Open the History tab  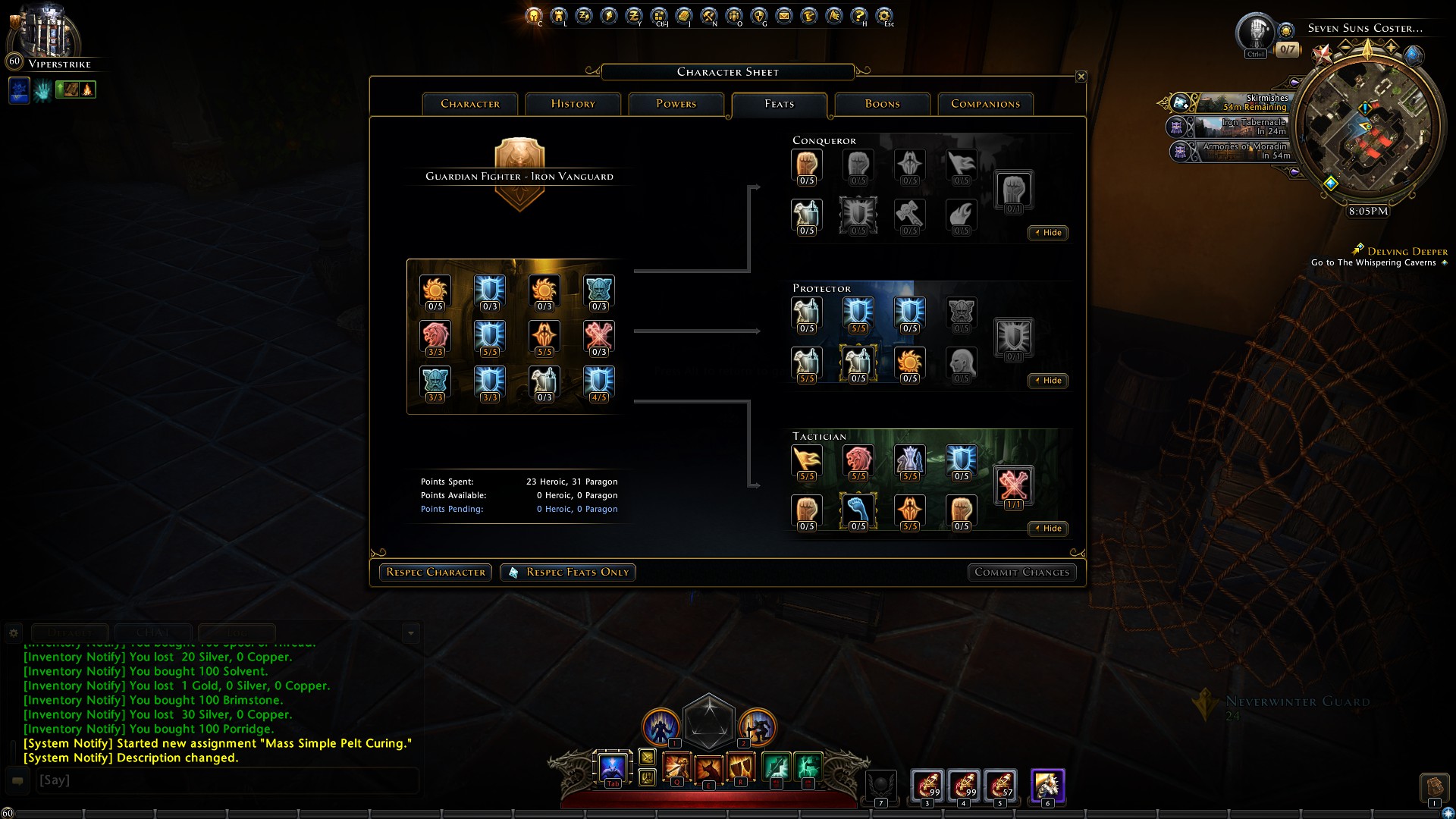coord(573,104)
